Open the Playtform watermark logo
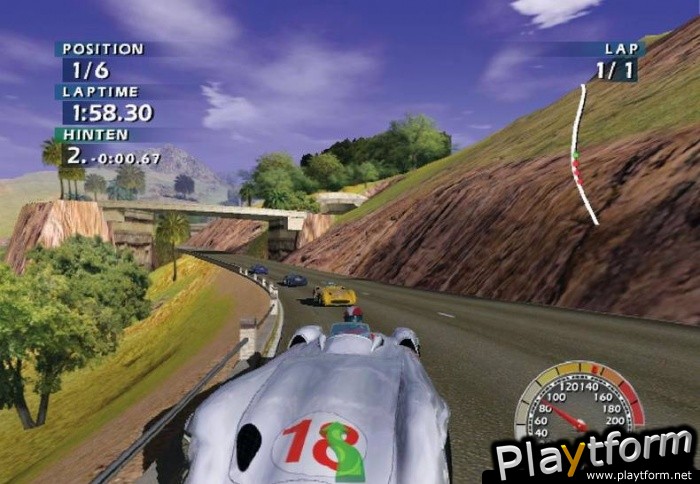The width and height of the screenshot is (700, 484). point(594,455)
